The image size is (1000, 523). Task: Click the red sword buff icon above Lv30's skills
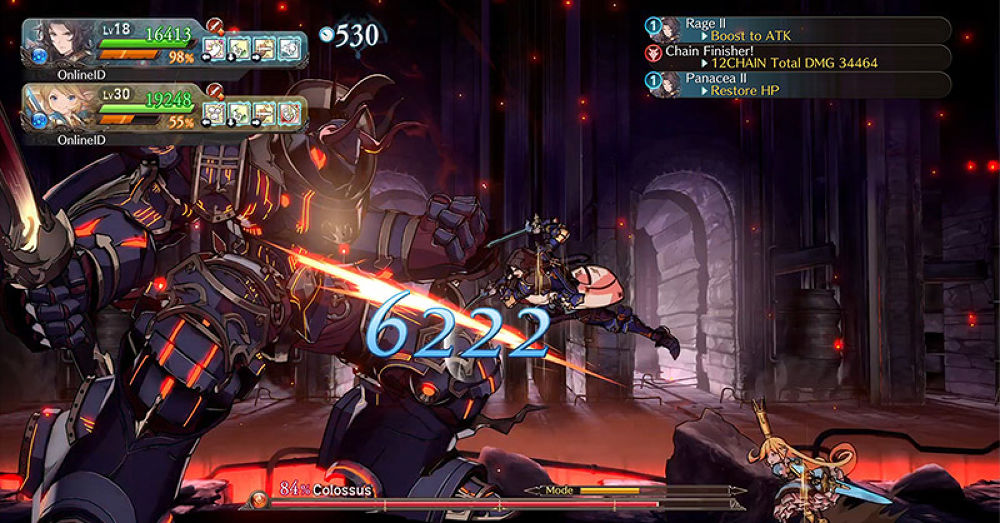(214, 91)
